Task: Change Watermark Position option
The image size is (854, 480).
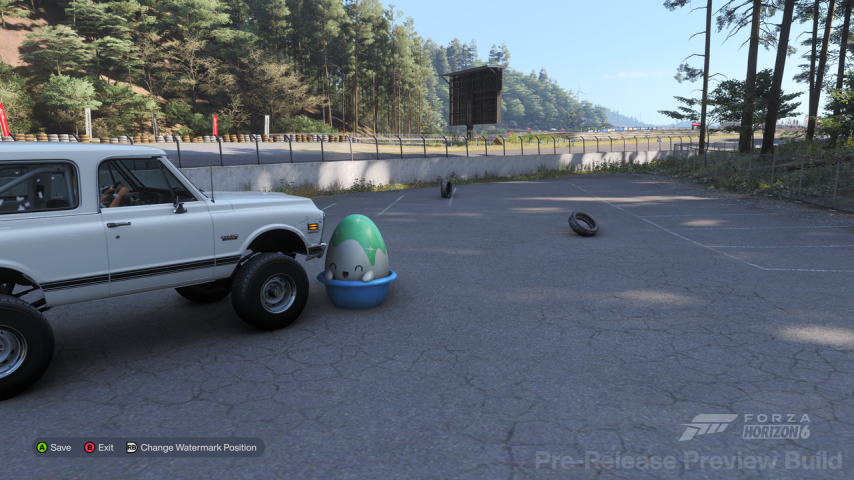Action: coord(192,447)
